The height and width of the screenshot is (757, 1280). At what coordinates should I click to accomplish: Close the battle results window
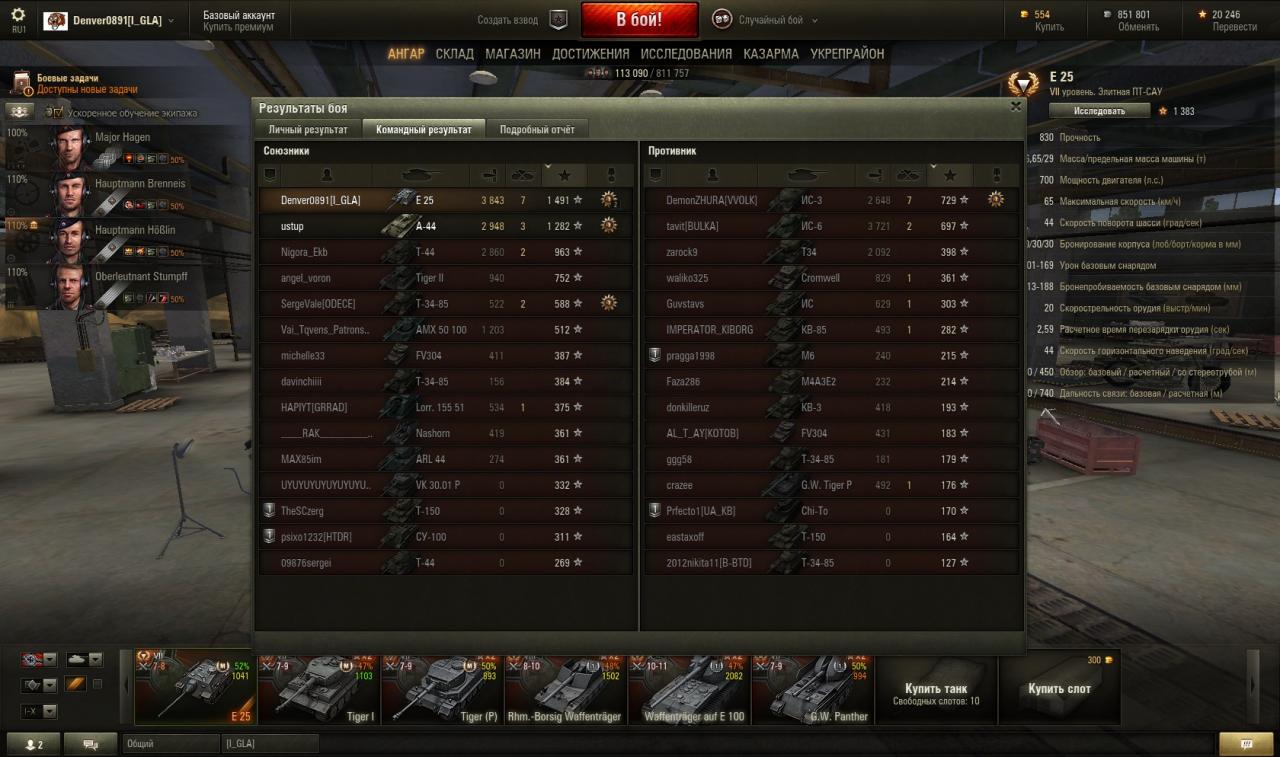point(1016,106)
